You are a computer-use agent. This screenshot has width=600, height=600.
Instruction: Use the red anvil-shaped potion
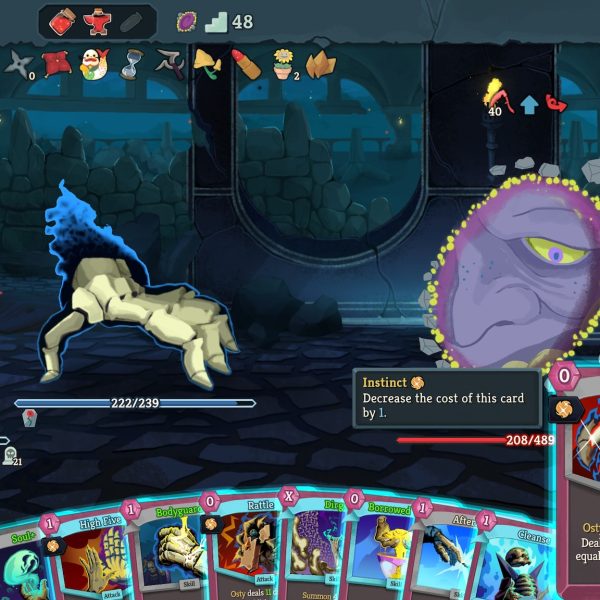pyautogui.click(x=98, y=21)
